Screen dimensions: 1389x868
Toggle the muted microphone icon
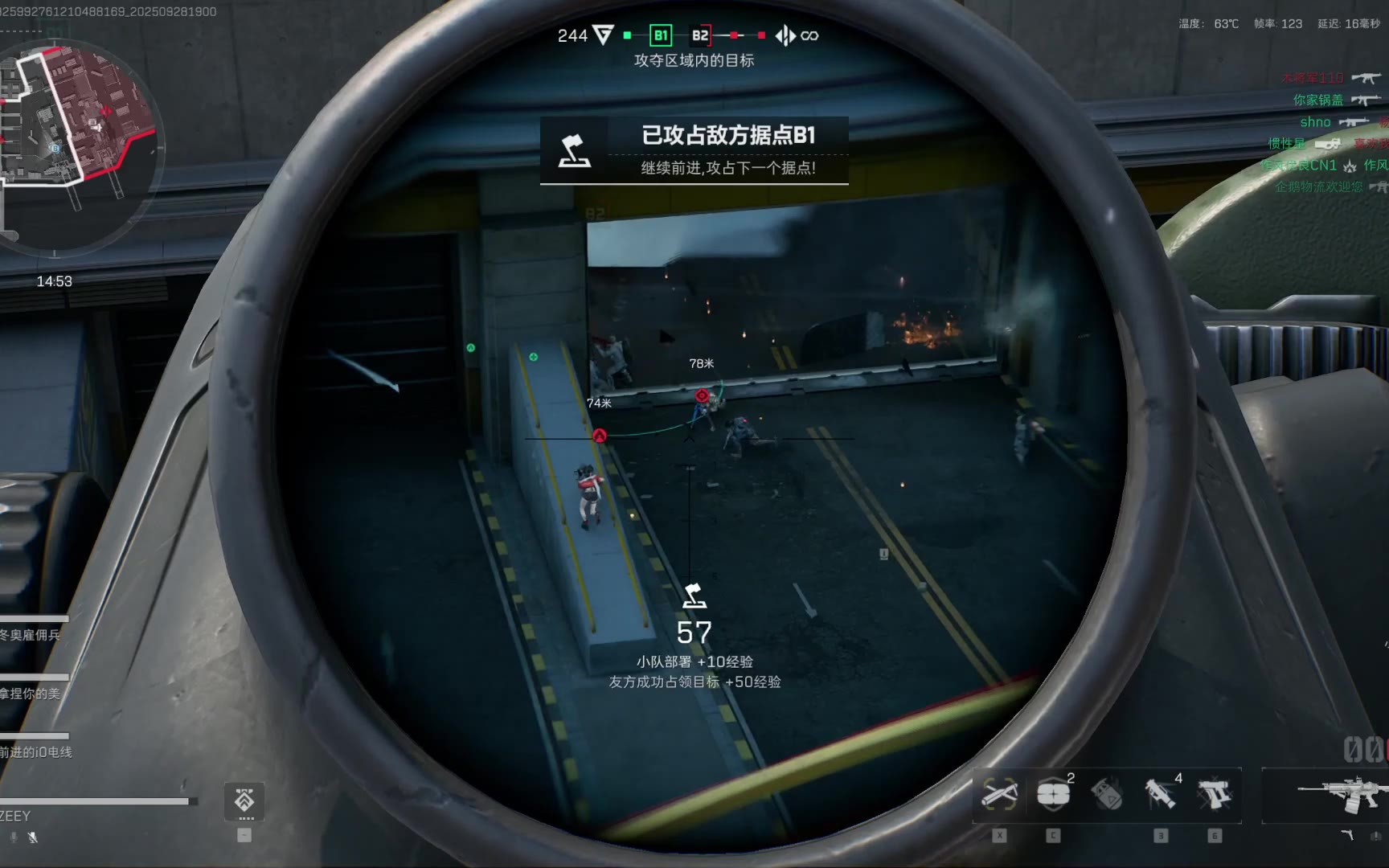click(32, 837)
